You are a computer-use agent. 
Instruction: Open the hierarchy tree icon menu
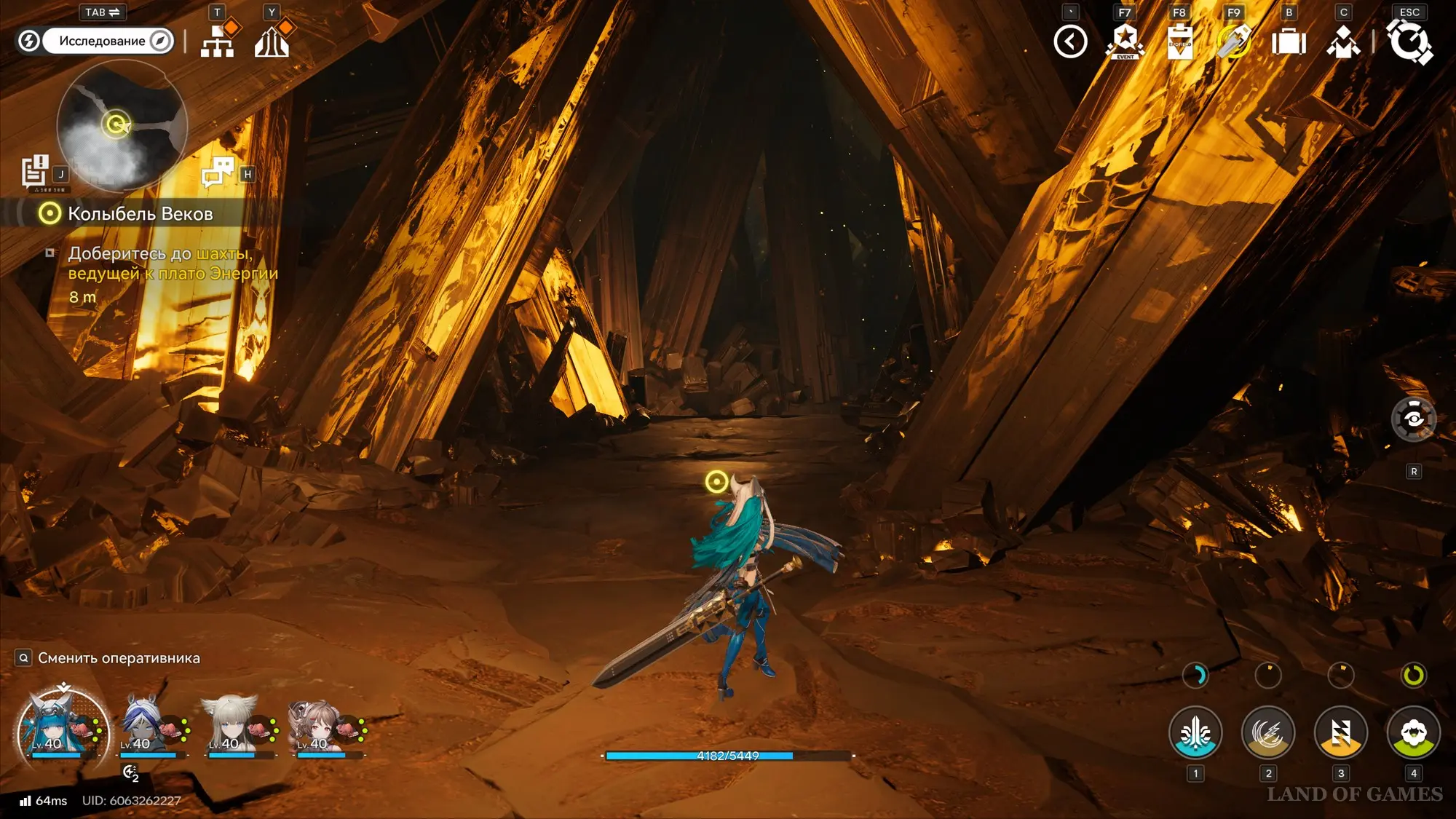click(x=217, y=41)
